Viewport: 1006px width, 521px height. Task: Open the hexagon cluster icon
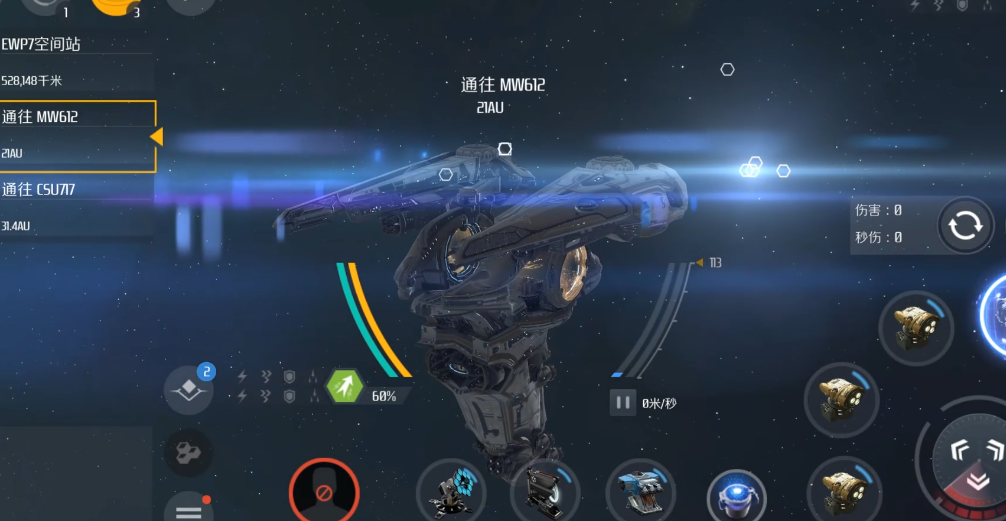188,453
